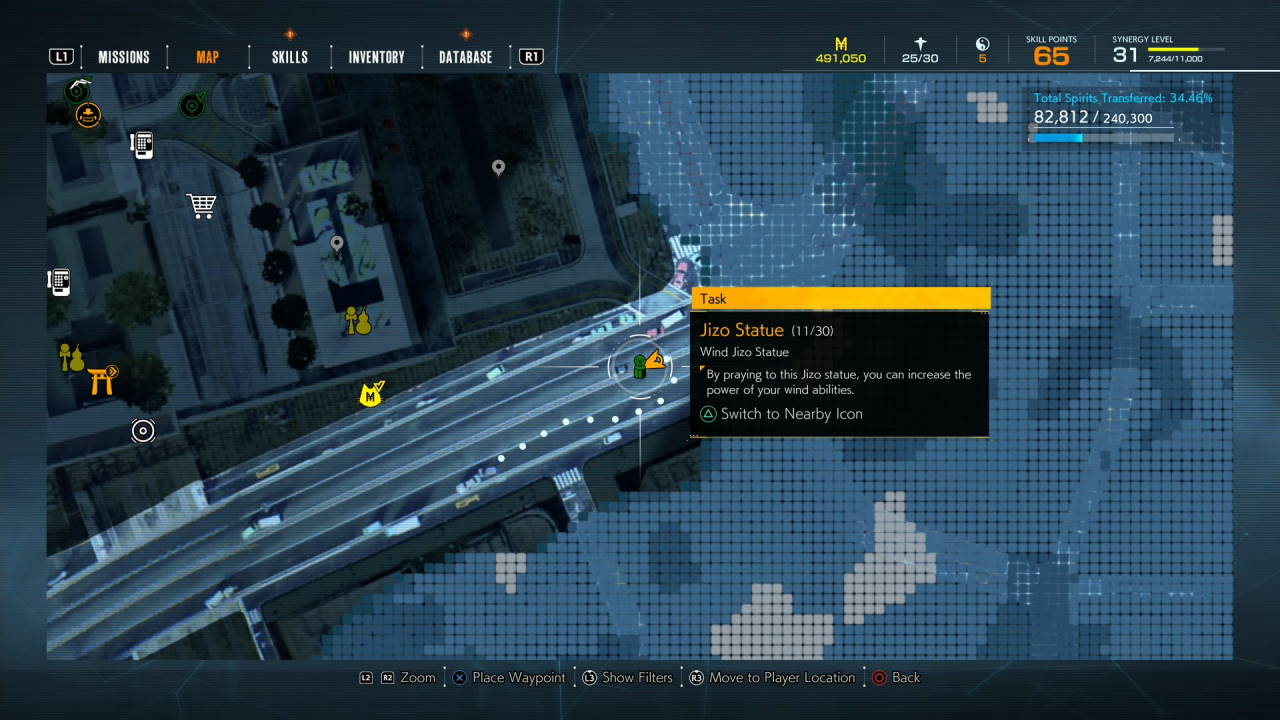Select the green Jizo statue marker
The image size is (1280, 720).
click(639, 365)
